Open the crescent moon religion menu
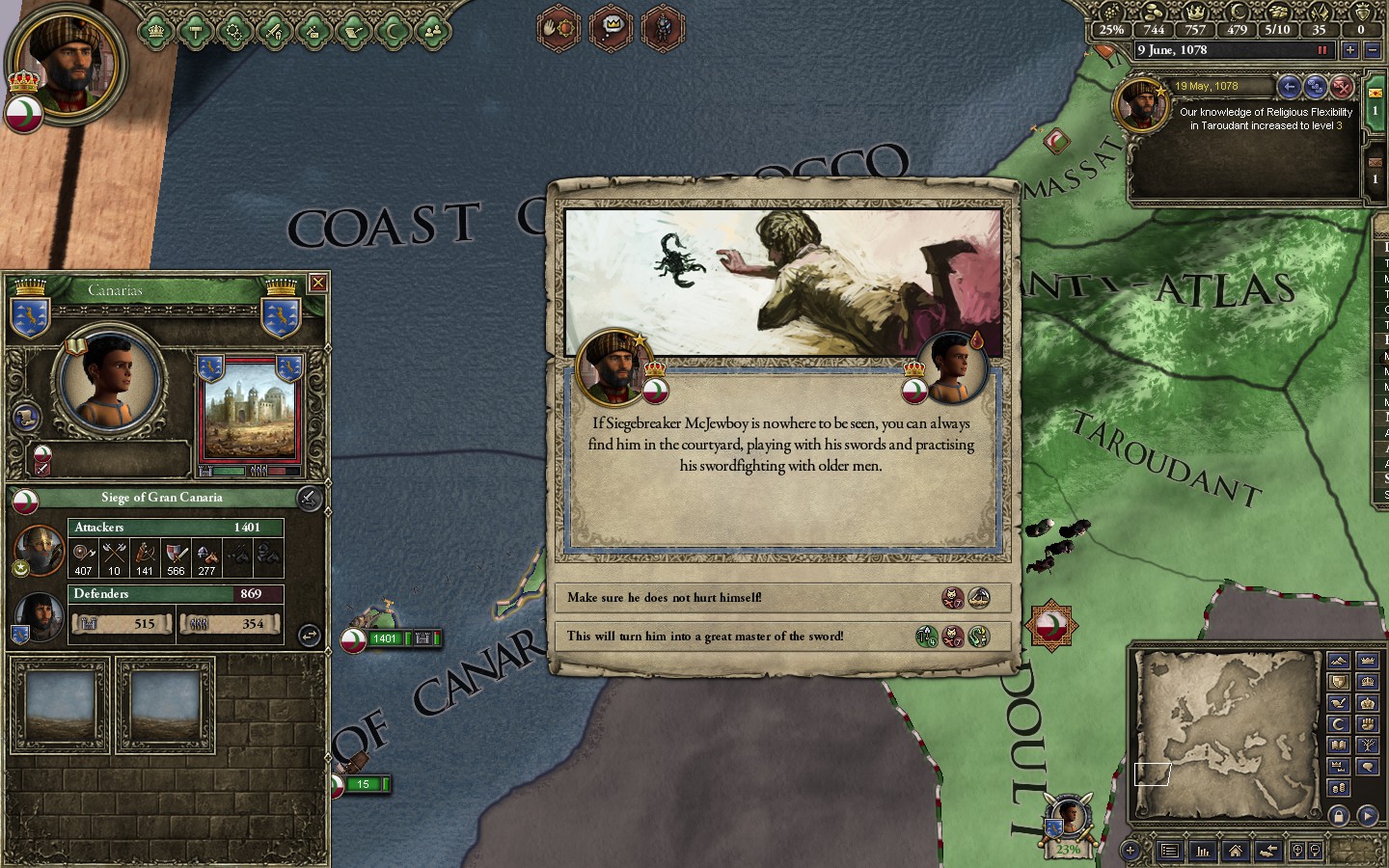This screenshot has height=868, width=1389. (x=393, y=32)
